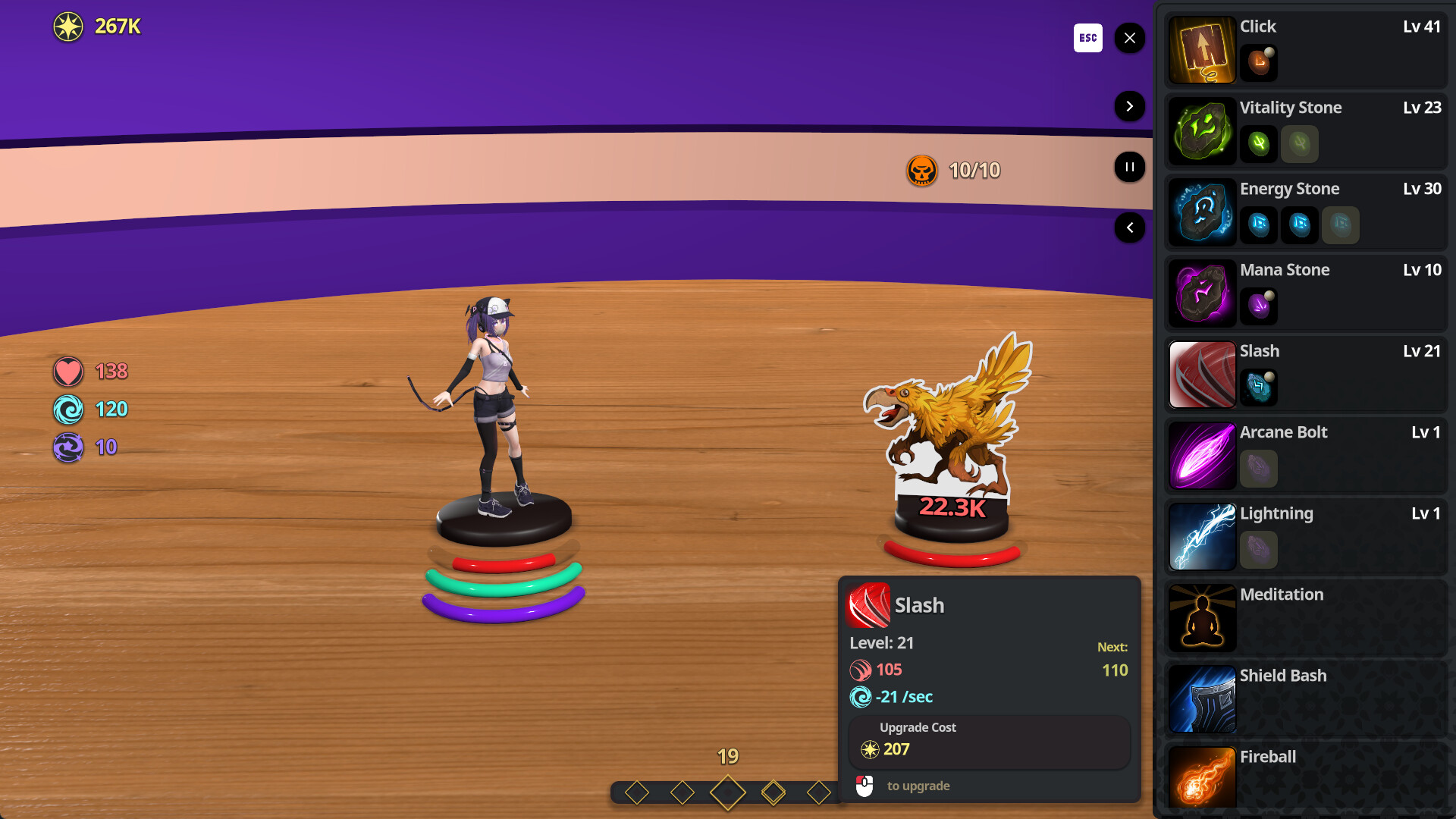This screenshot has height=819, width=1456.
Task: Toggle the gem socket under Slash
Action: 1258,387
